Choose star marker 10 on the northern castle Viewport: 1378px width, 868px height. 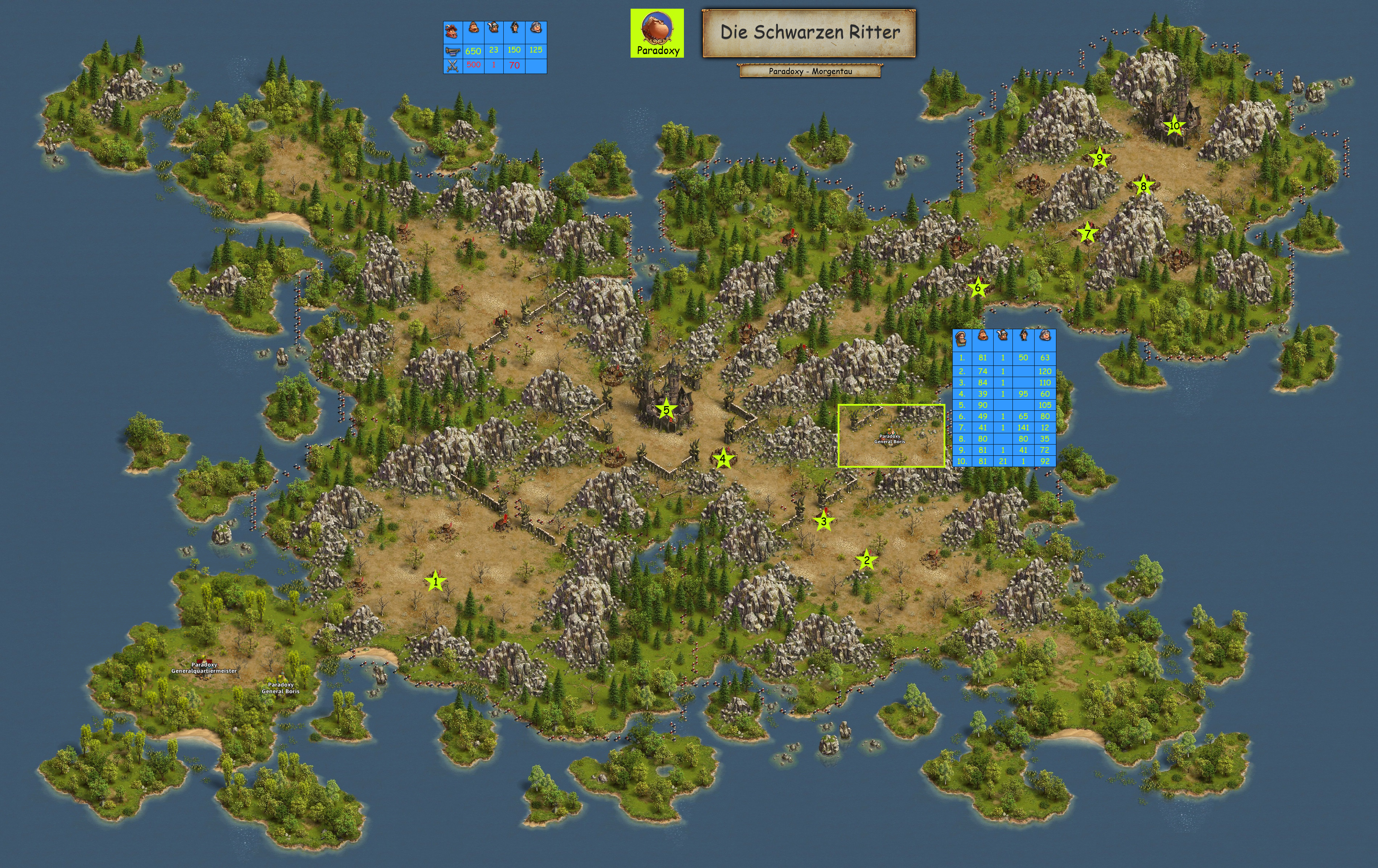(x=1174, y=125)
